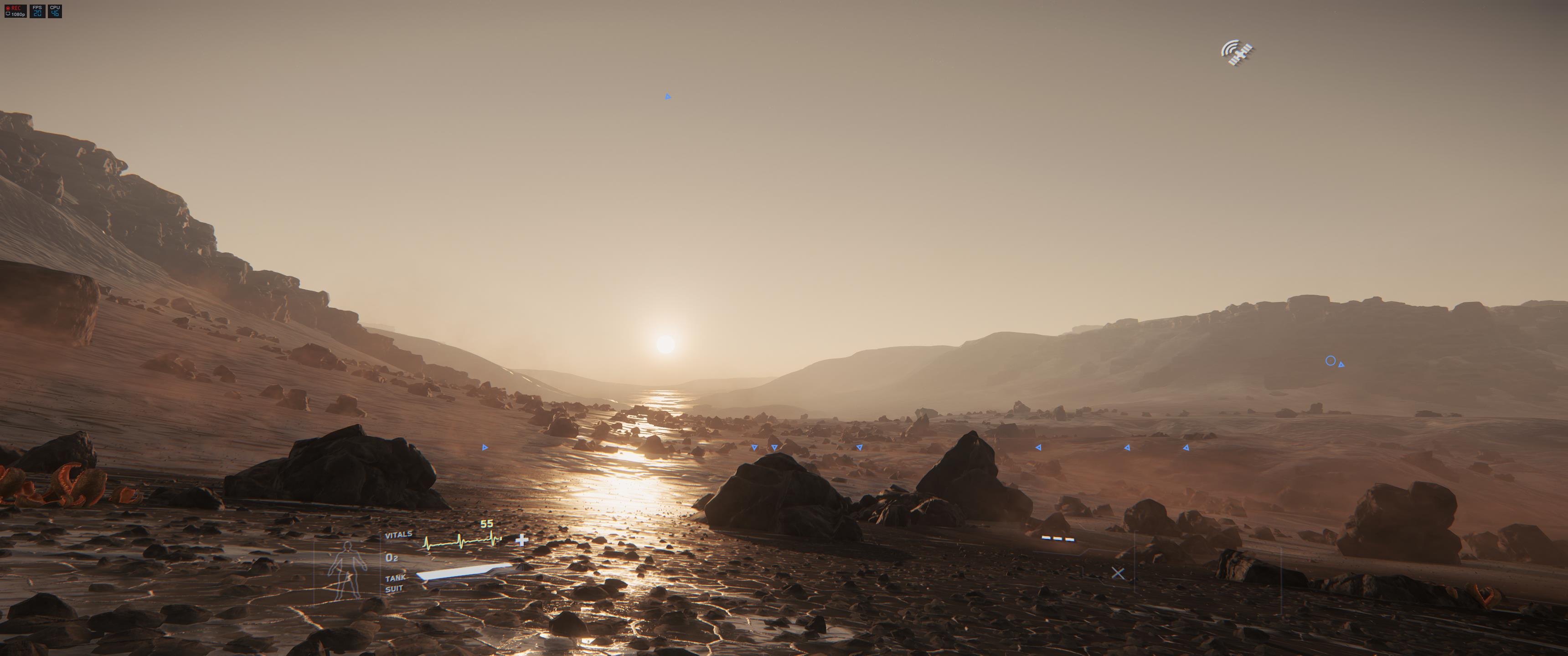The image size is (1568, 656).
Task: Select the blue circle waypoint marker
Action: coord(1330,361)
